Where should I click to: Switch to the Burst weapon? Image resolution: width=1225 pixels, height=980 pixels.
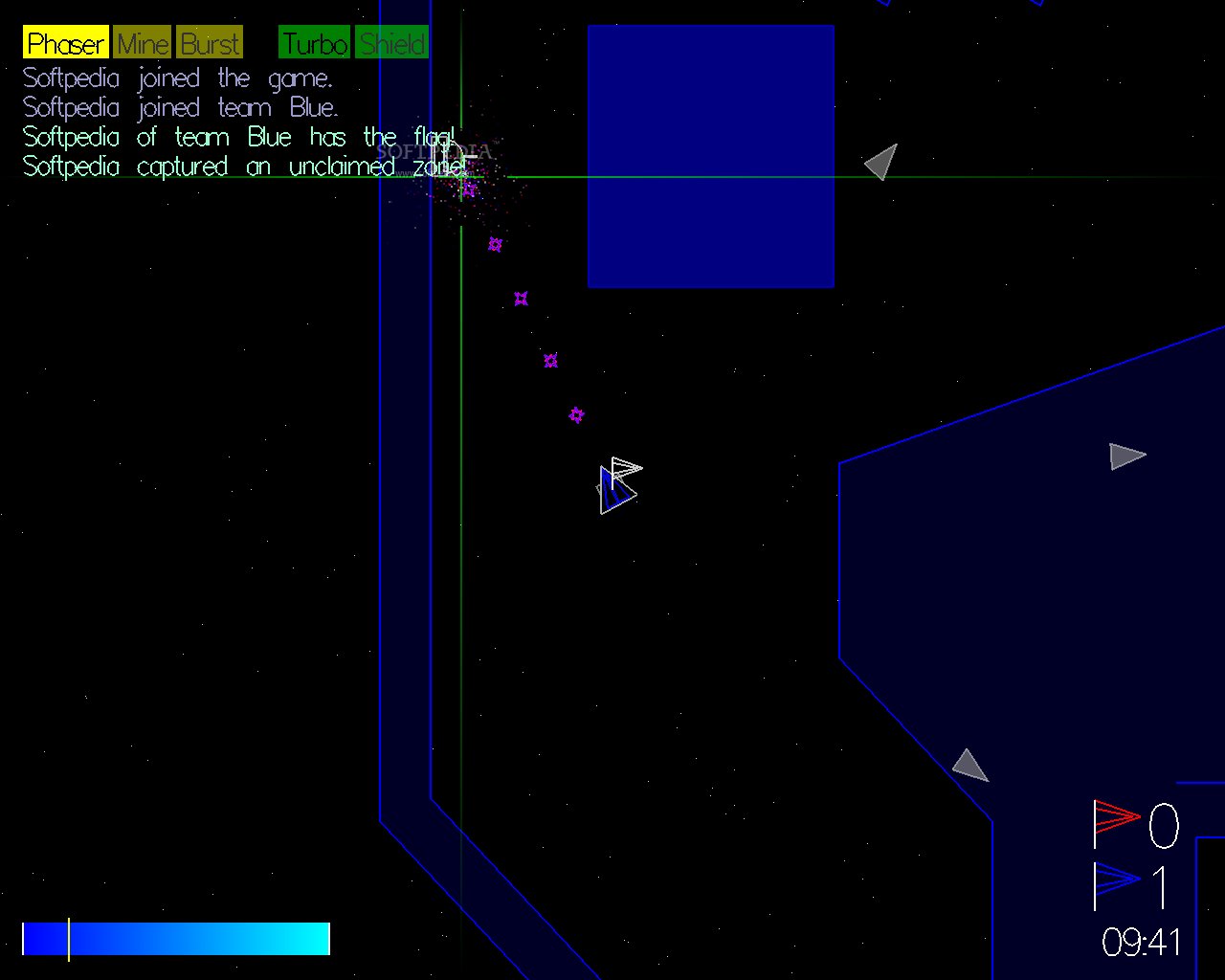tap(210, 43)
